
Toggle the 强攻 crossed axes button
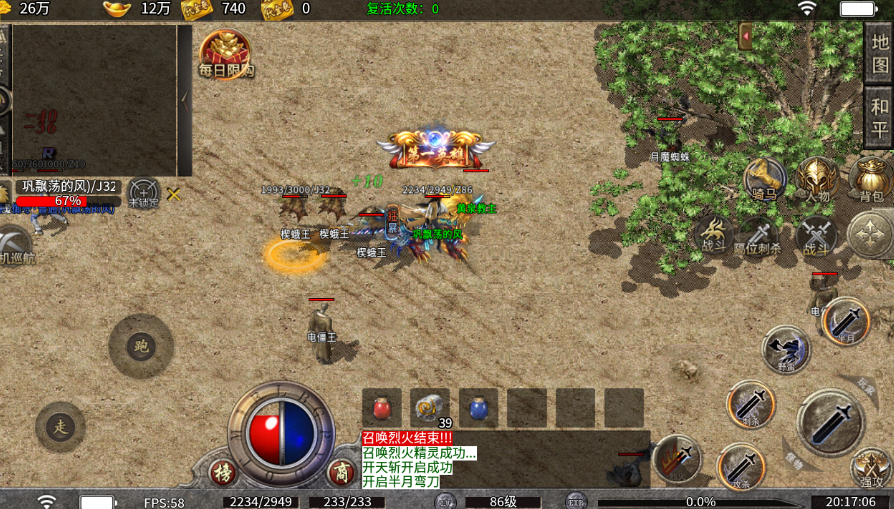(871, 468)
